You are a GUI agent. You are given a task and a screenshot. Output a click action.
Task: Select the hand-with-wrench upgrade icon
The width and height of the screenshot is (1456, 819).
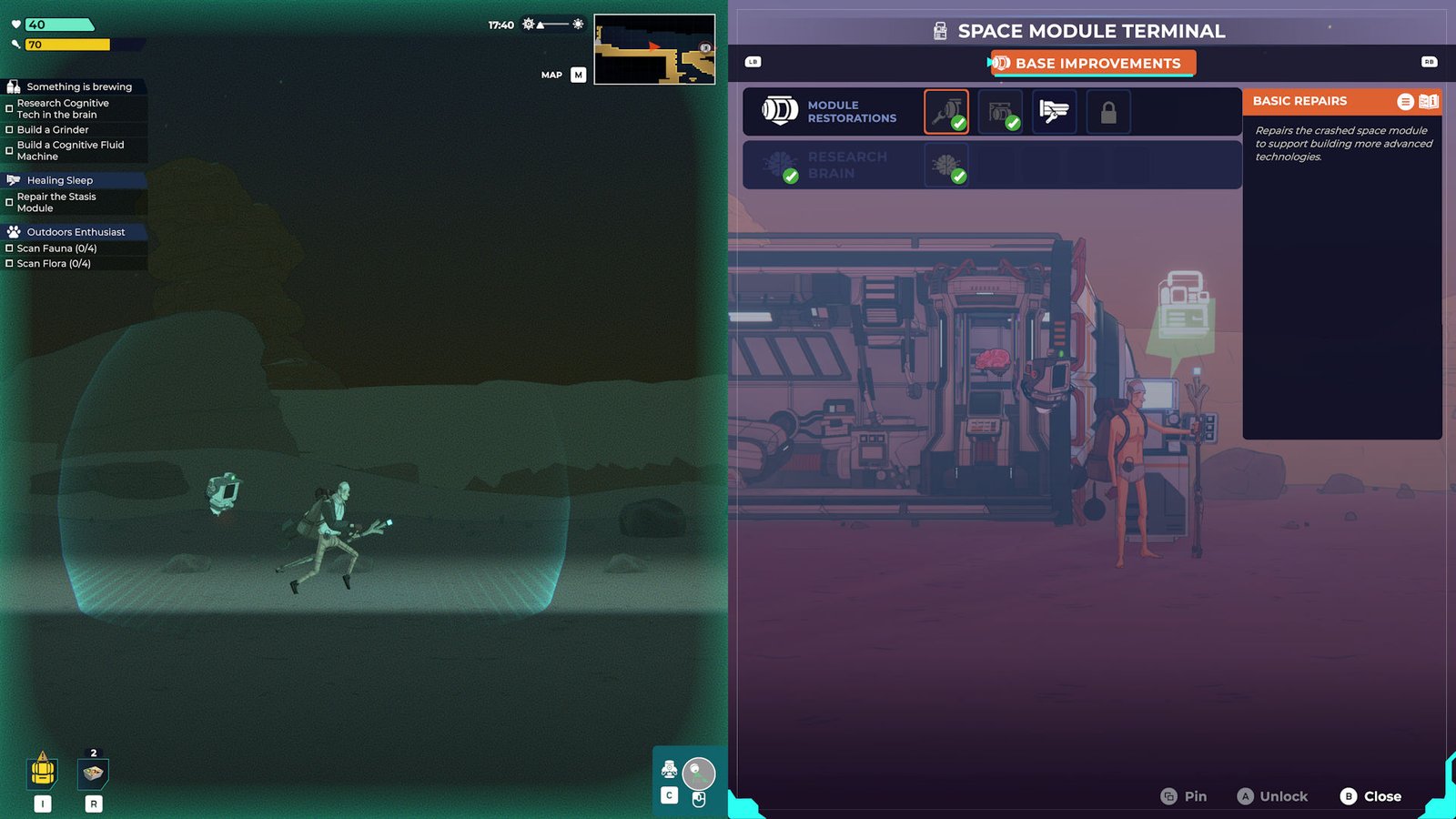coord(1054,112)
